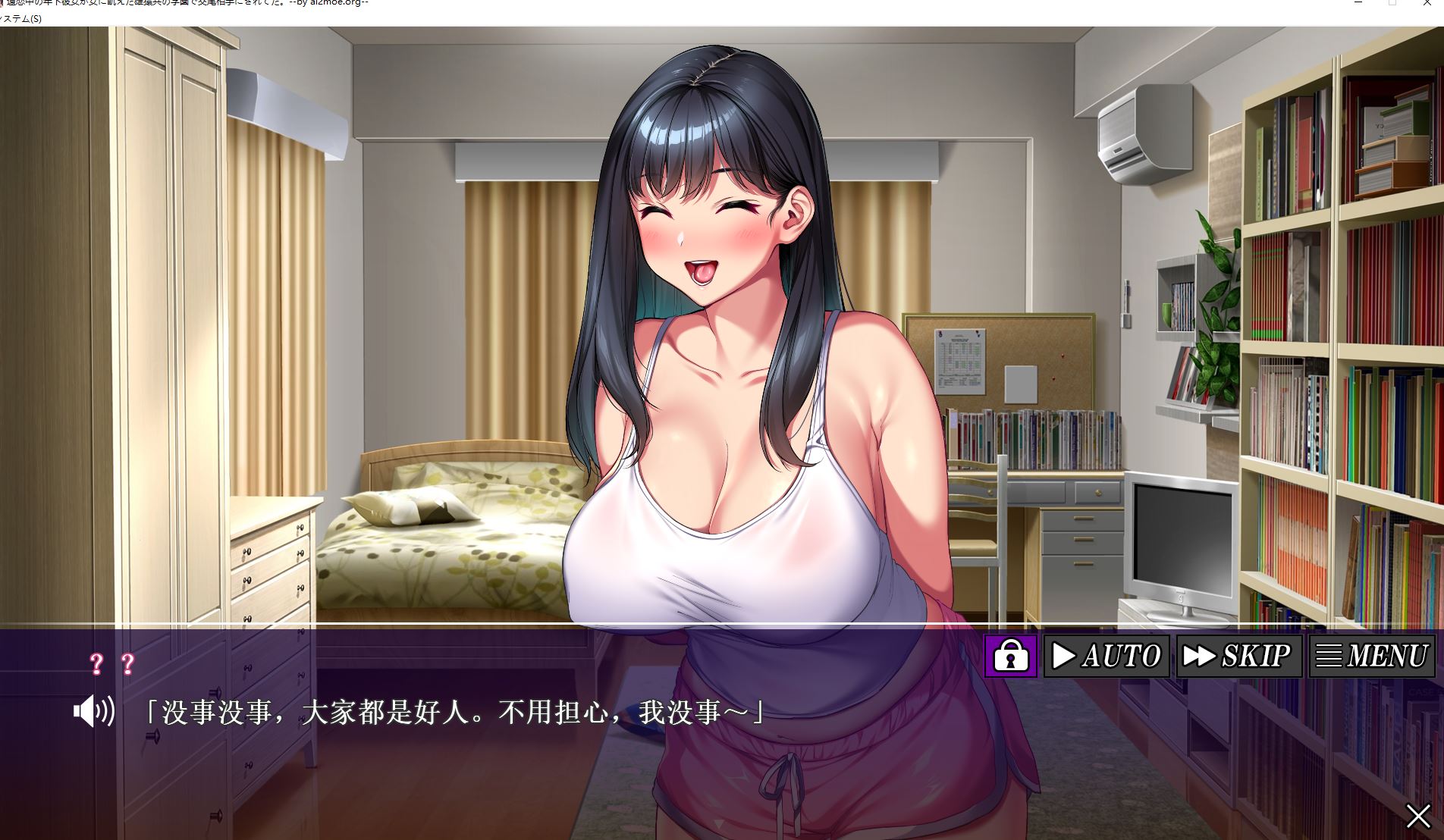The height and width of the screenshot is (840, 1444).
Task: Click the SKIP double-arrow icon
Action: click(1199, 655)
